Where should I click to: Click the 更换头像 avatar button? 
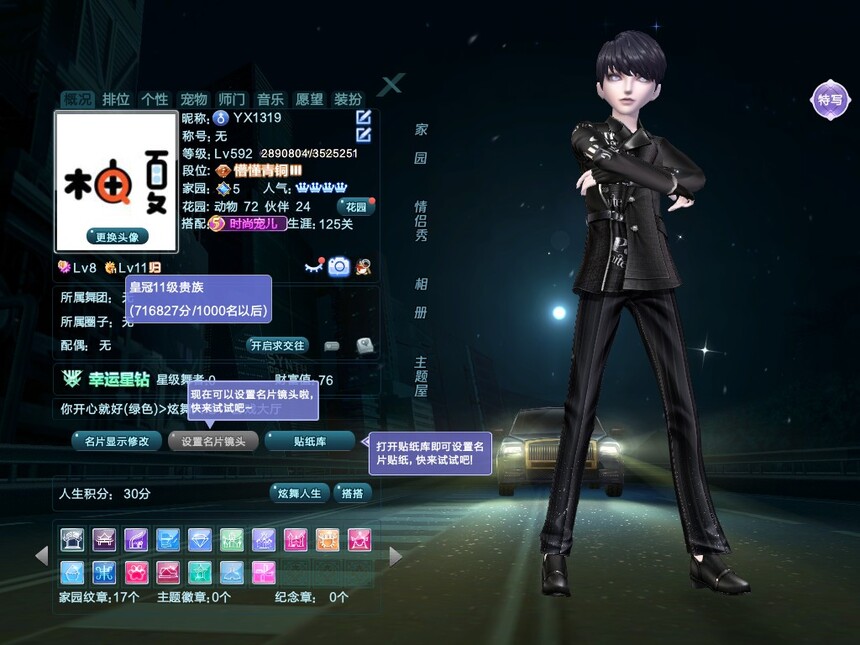[x=116, y=237]
